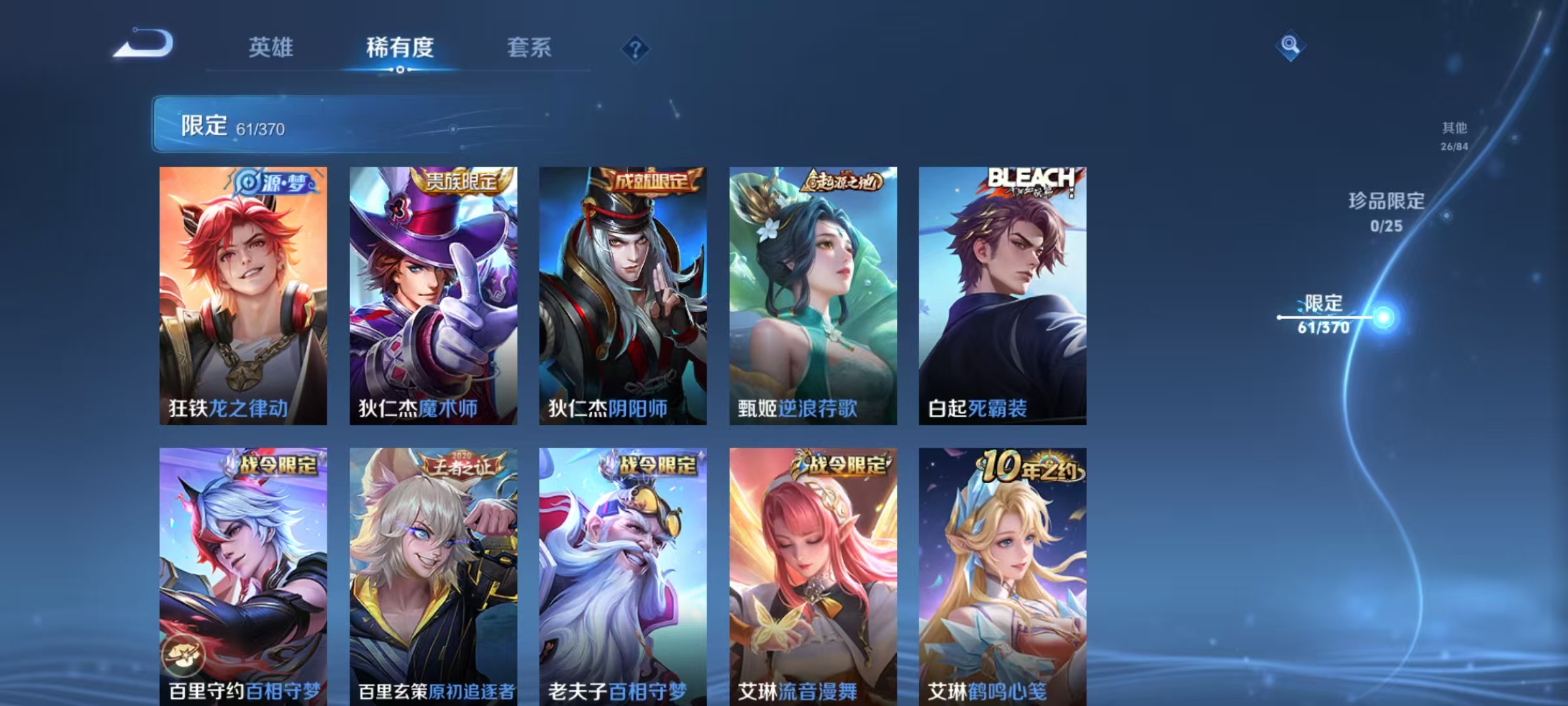This screenshot has height=706, width=1568.
Task: Switch to the 英雄 tab
Action: click(x=272, y=48)
